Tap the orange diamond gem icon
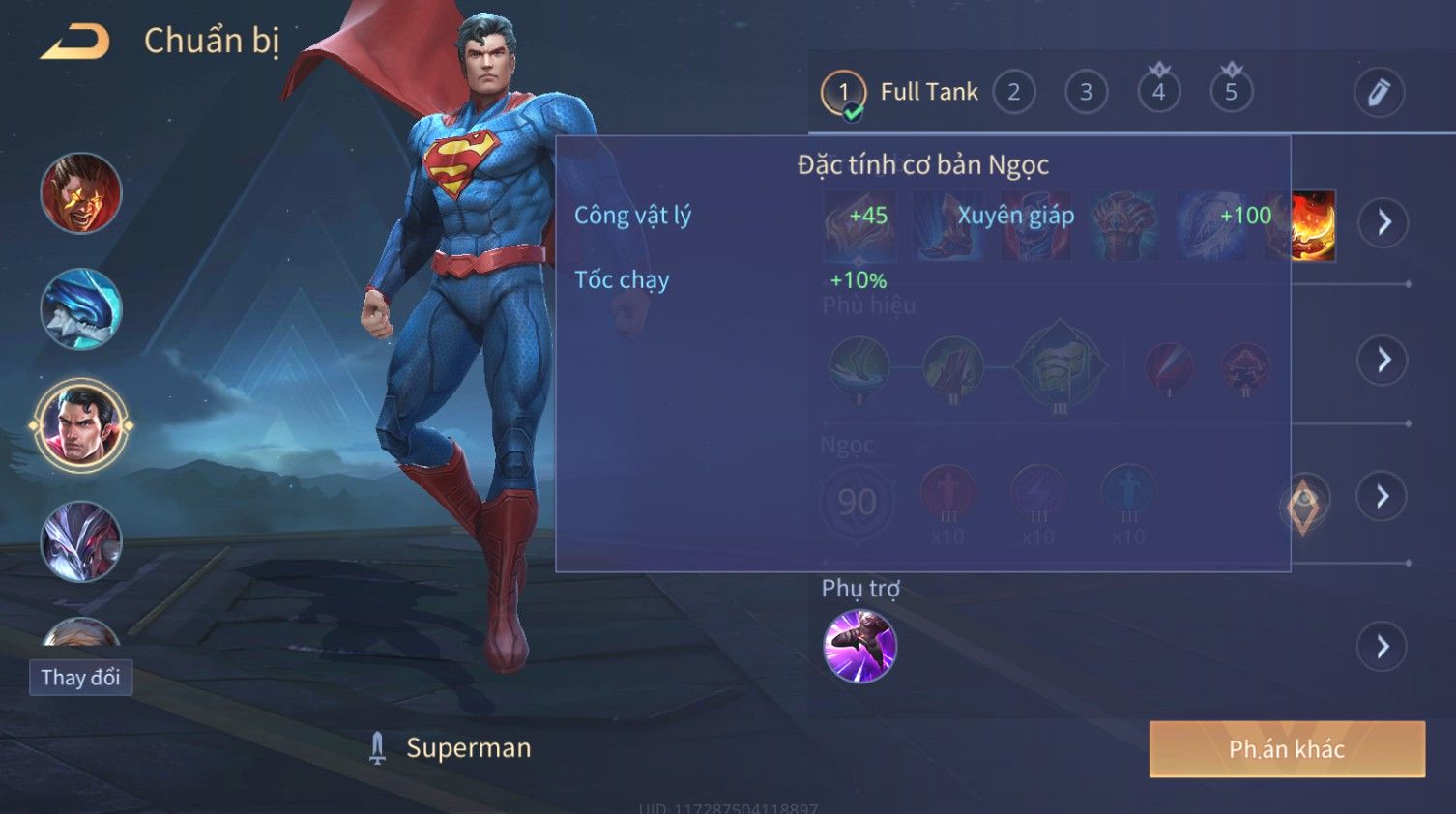 (x=1303, y=505)
